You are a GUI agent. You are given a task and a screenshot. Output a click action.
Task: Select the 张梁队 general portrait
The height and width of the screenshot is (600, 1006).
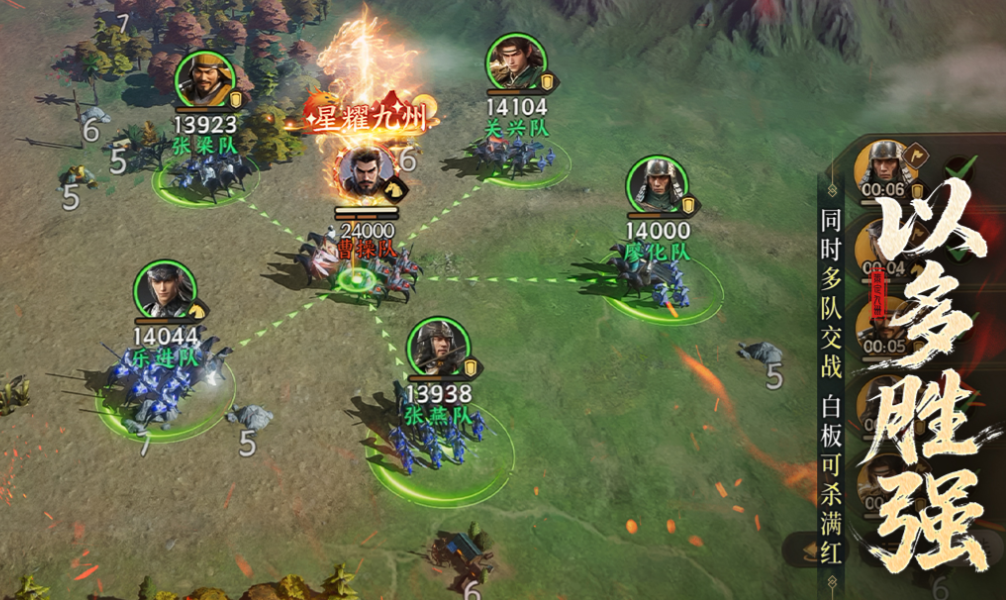coord(205,80)
